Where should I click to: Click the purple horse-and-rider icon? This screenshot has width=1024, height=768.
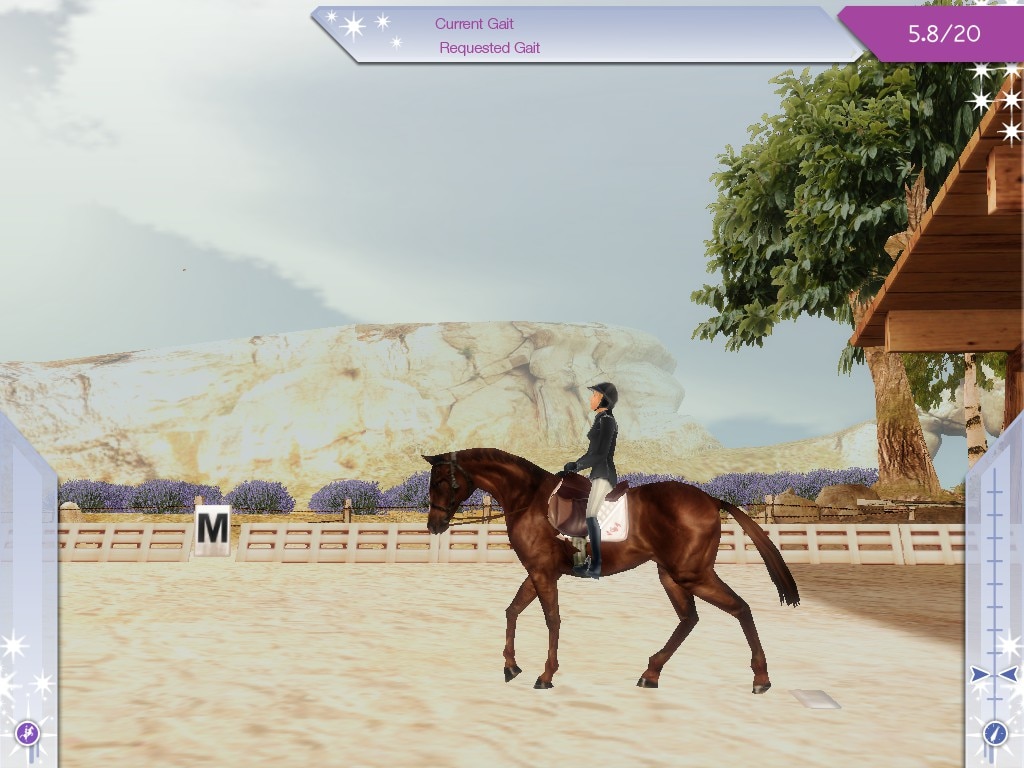27,733
